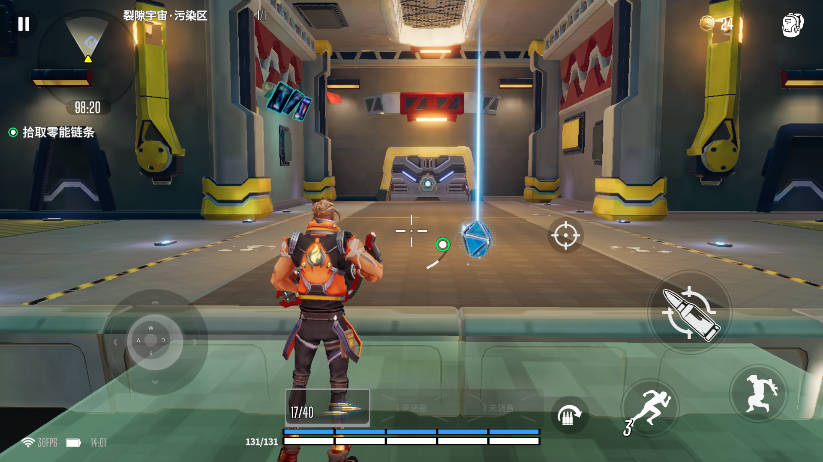Screen dimensions: 823x462
Task: Fire weapon with the bullet button
Action: click(x=689, y=312)
